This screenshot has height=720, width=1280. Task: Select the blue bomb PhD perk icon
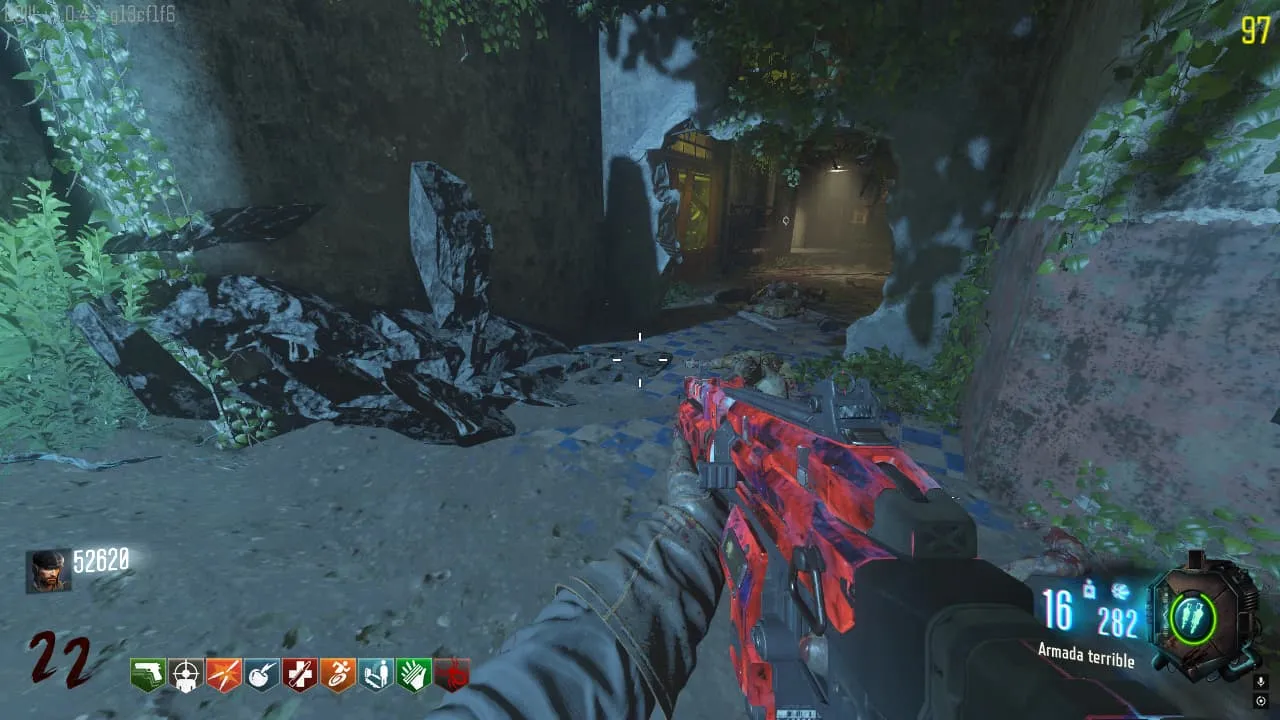coord(261,674)
